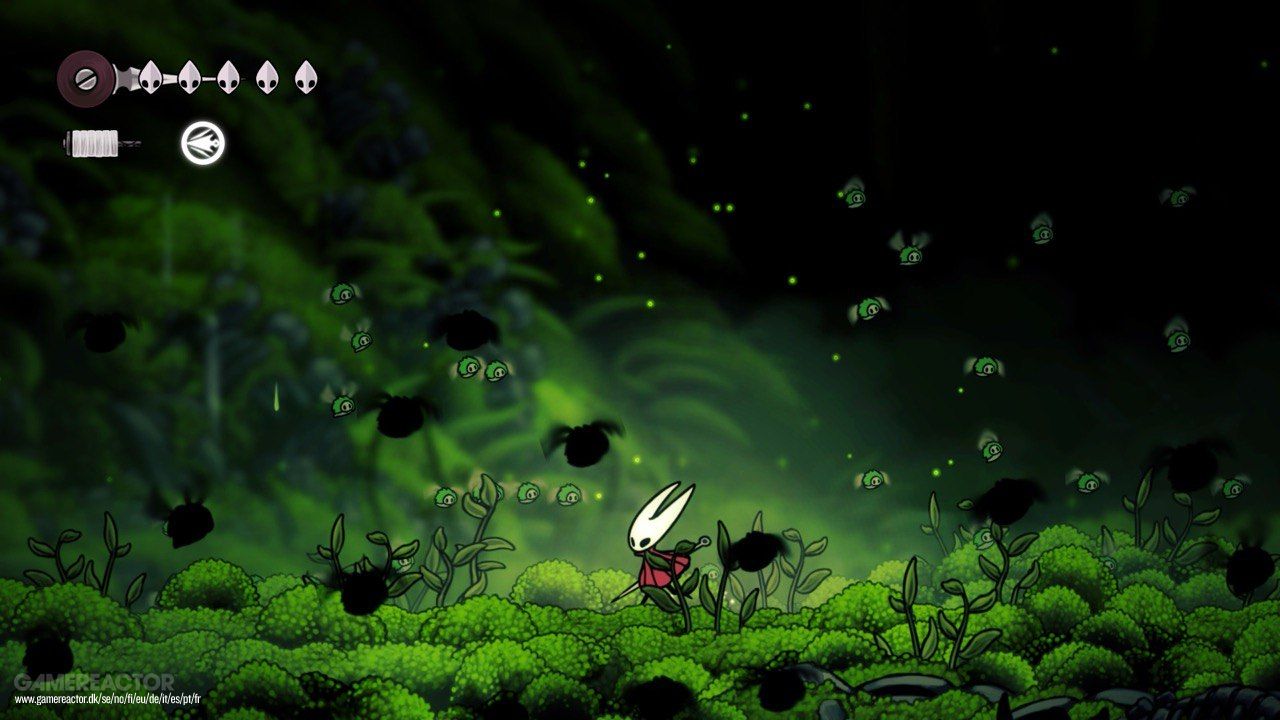Click the last health mask in the row
This screenshot has width=1280, height=720.
click(x=307, y=79)
